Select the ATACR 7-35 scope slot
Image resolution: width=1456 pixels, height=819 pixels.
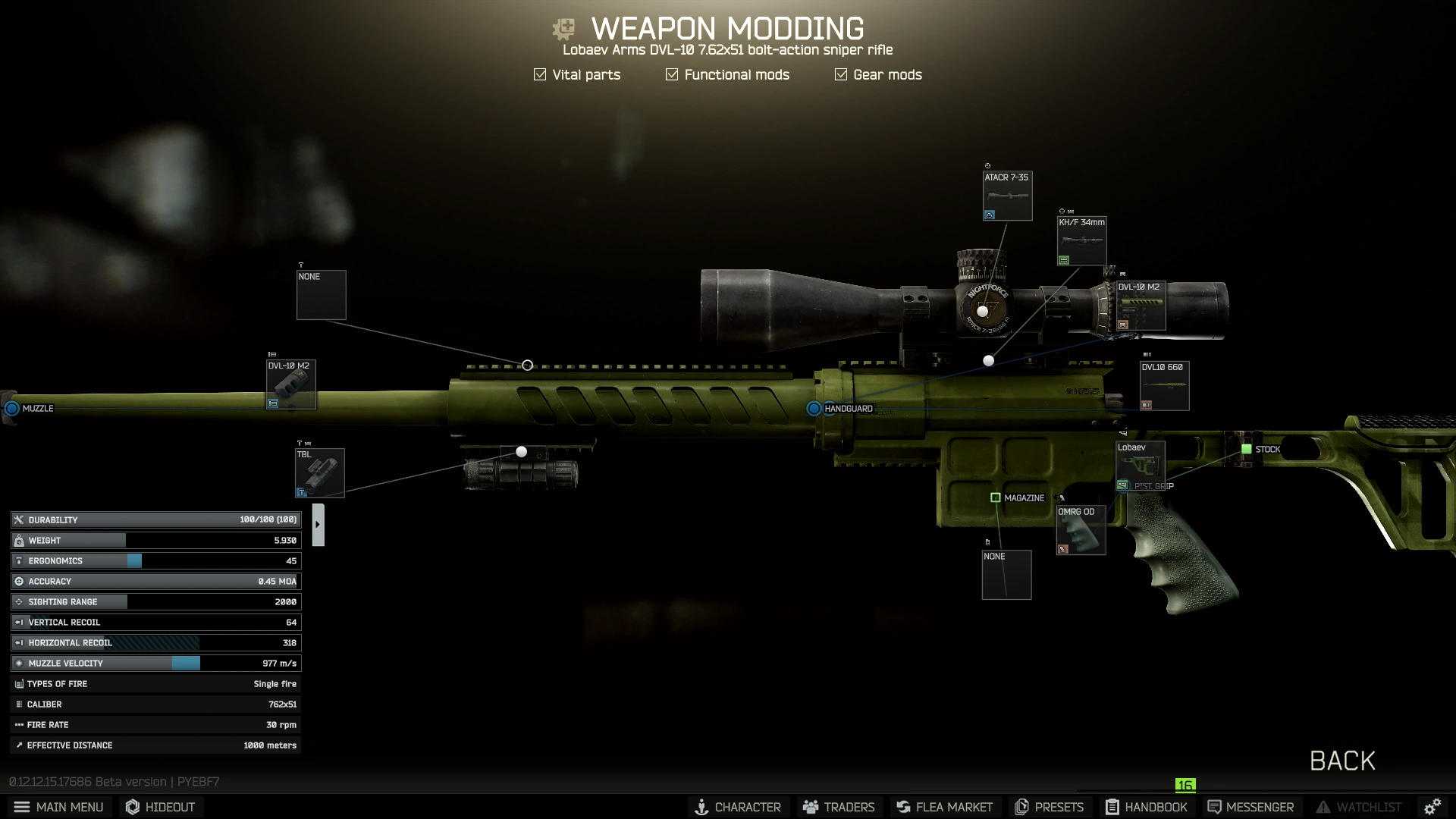pyautogui.click(x=1007, y=196)
